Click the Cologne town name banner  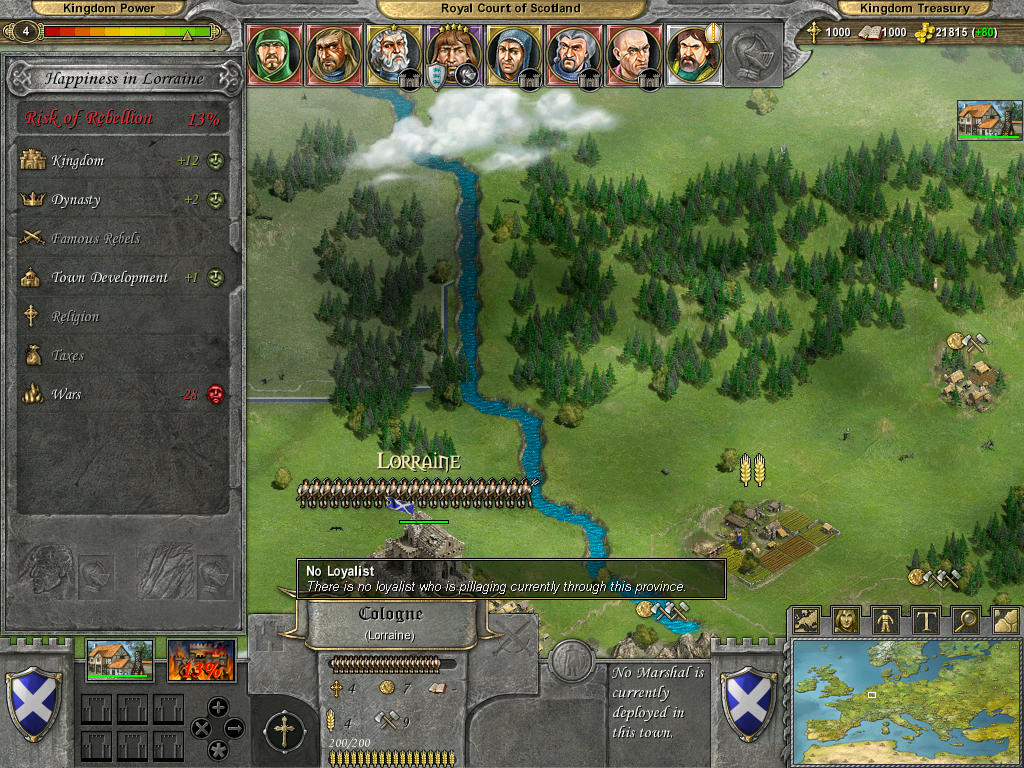390,621
